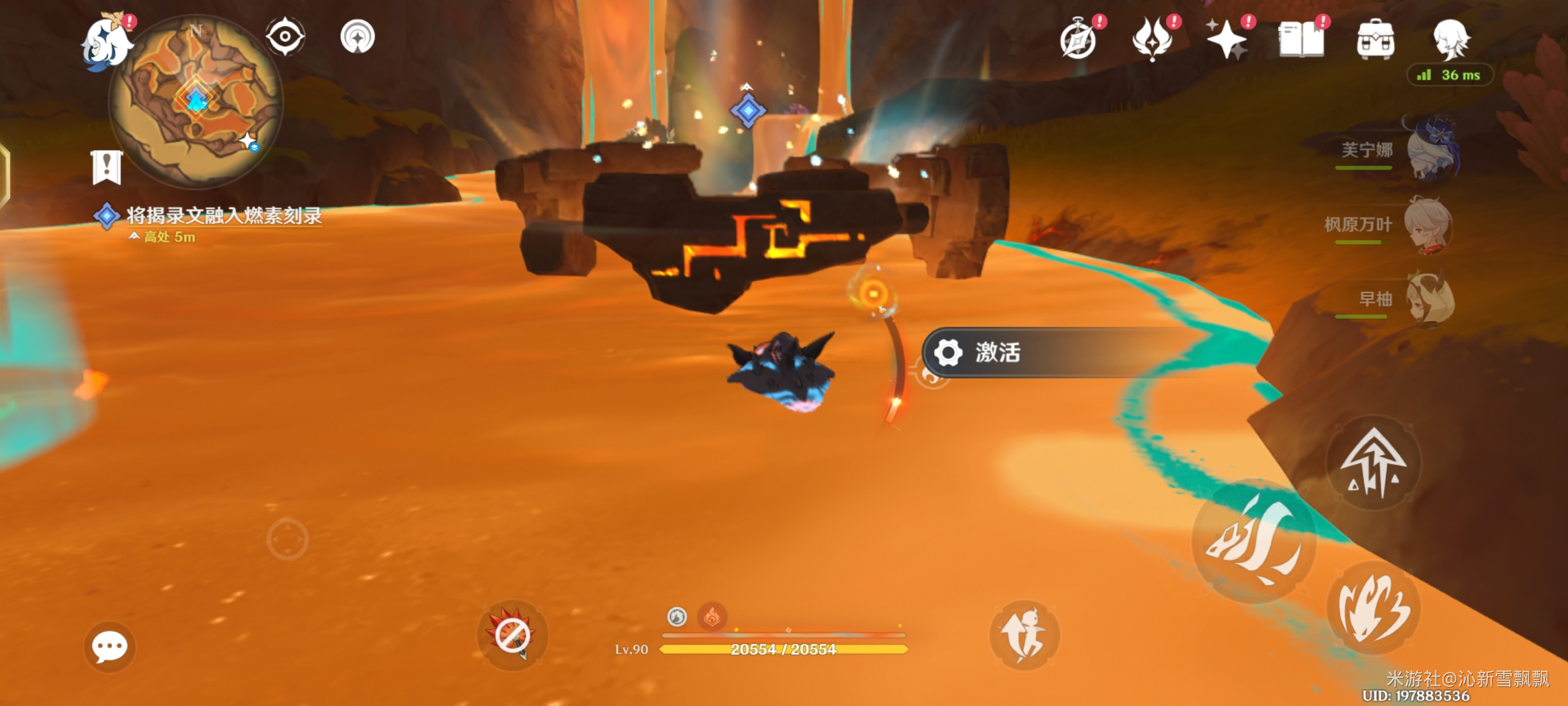
Task: Open the chat speech bubble
Action: click(110, 645)
